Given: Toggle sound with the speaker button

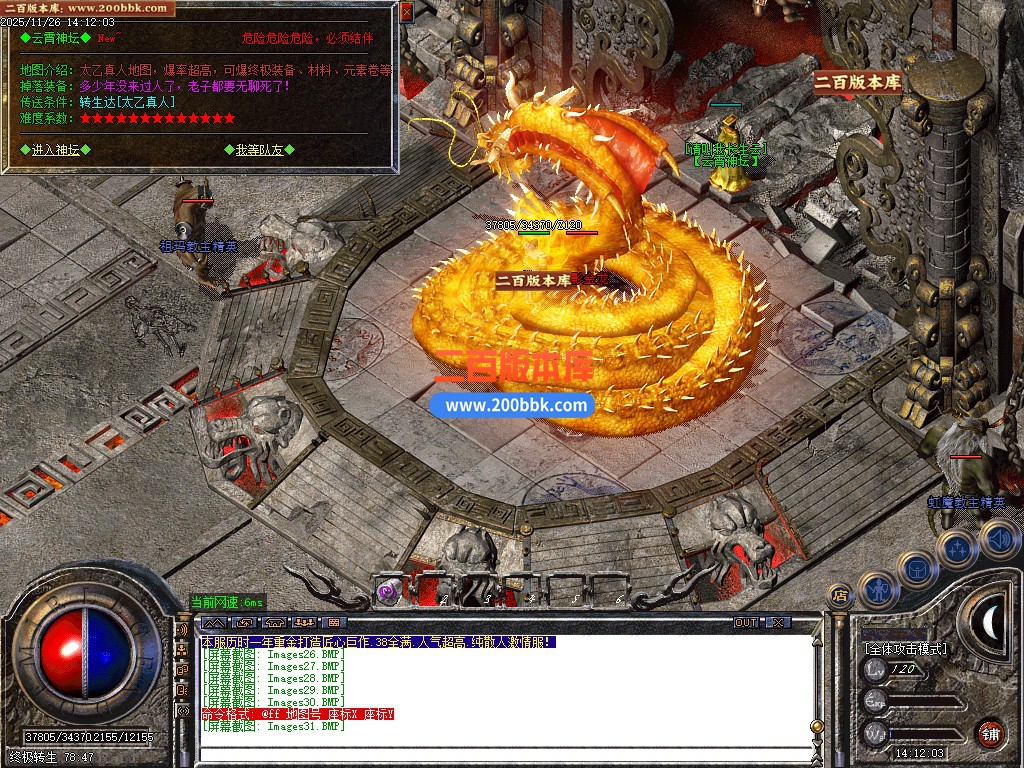Looking at the screenshot, I should click(997, 540).
